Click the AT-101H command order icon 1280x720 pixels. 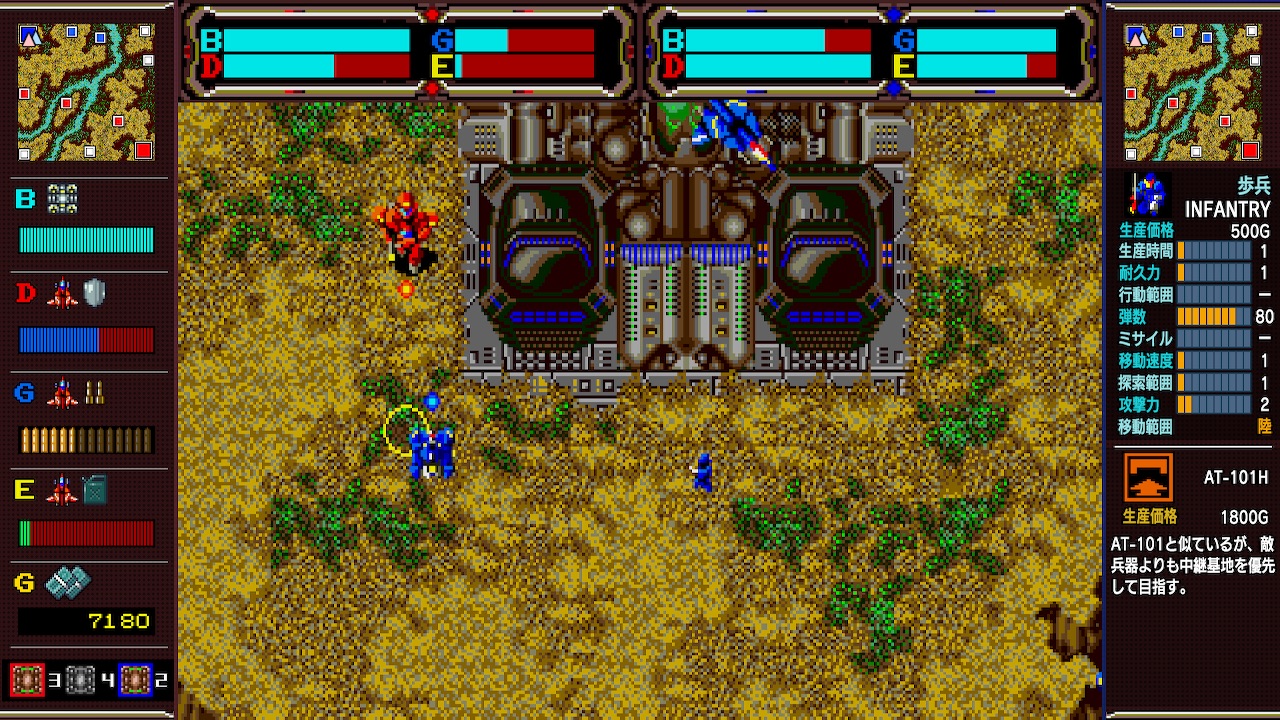[1146, 477]
